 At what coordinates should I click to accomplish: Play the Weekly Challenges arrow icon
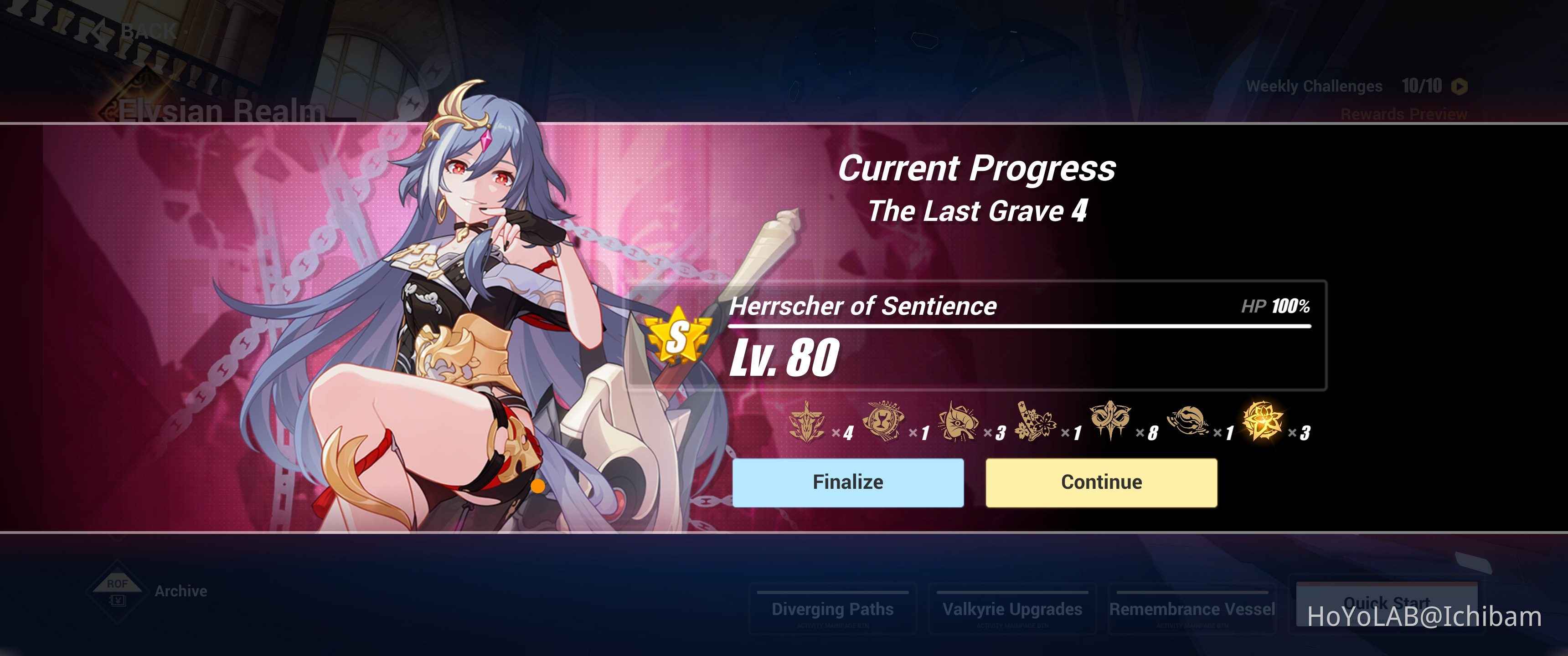click(x=1460, y=86)
